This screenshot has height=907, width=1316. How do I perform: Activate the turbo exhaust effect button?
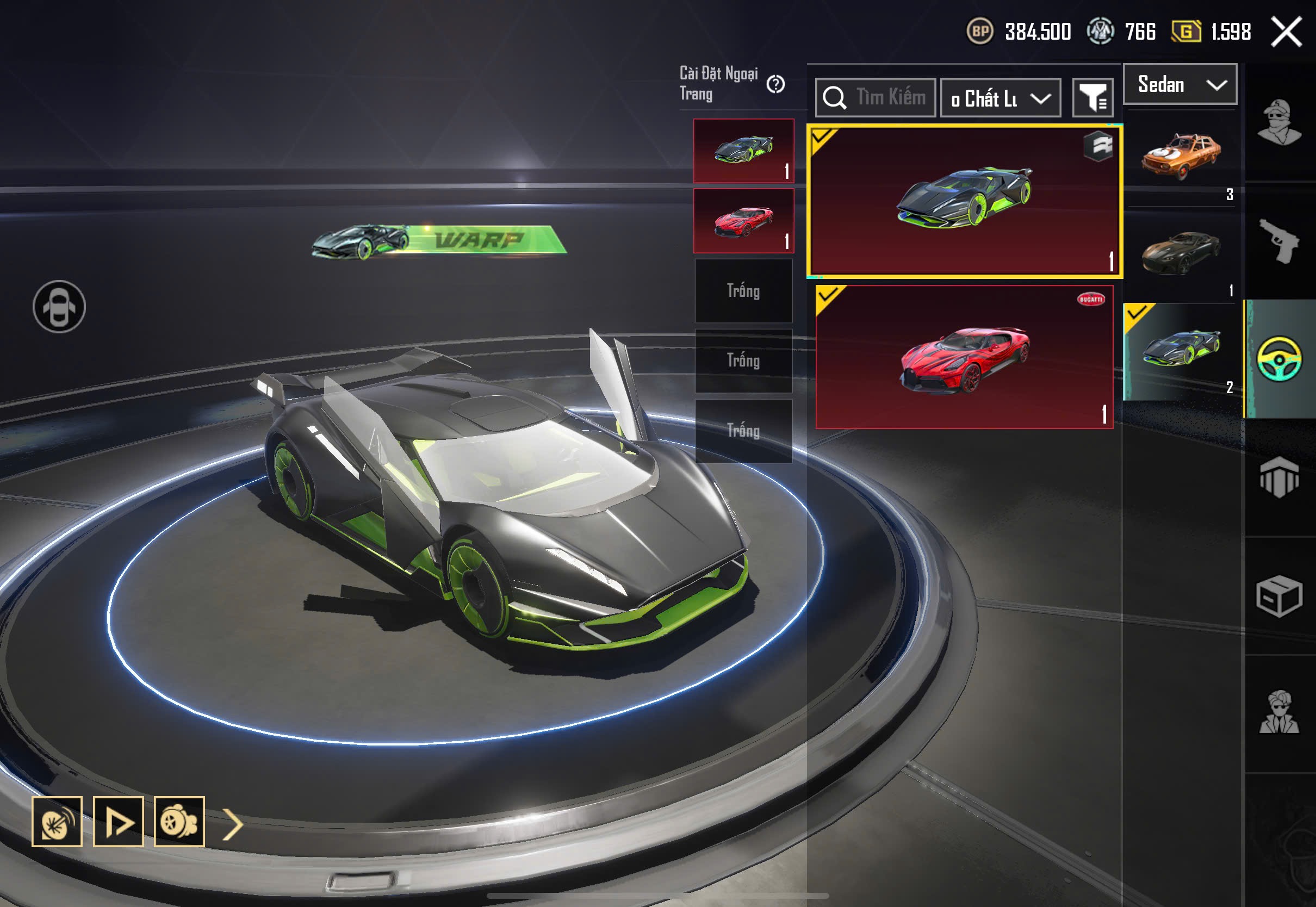[x=179, y=822]
